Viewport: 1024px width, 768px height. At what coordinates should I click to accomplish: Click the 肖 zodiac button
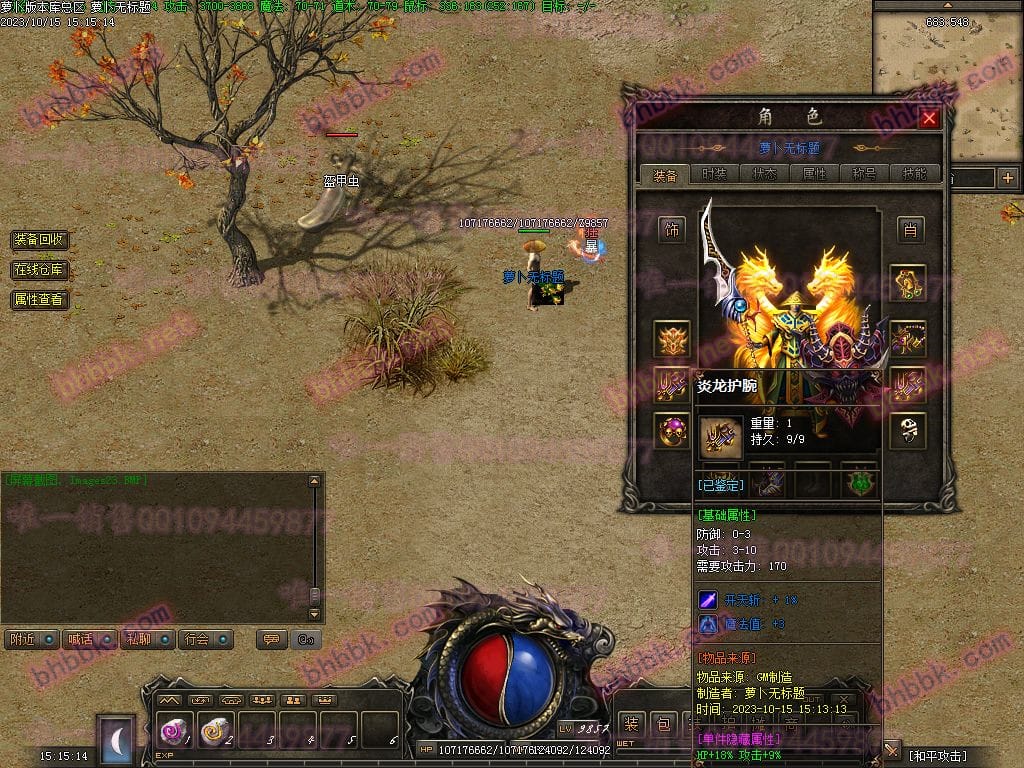click(908, 229)
